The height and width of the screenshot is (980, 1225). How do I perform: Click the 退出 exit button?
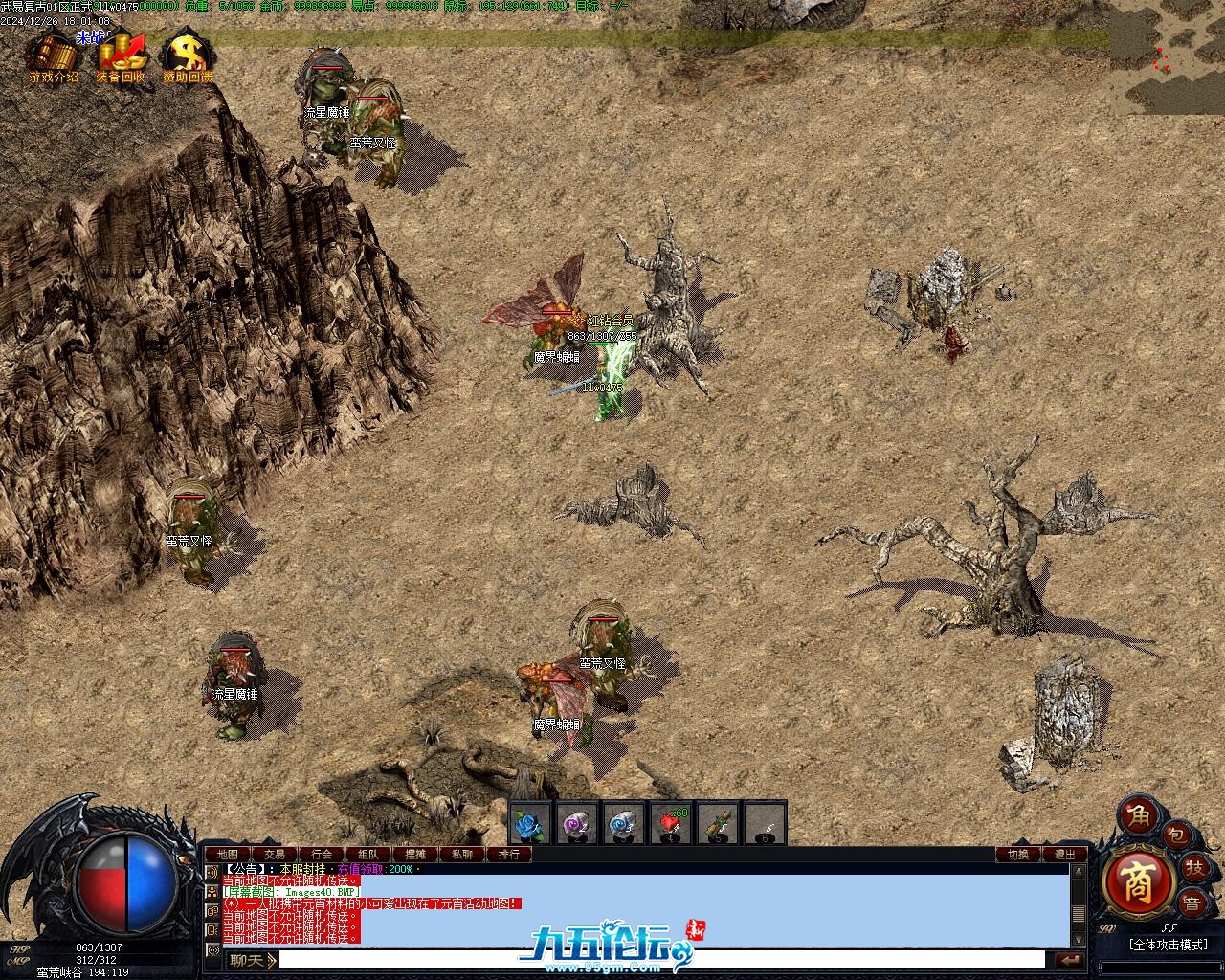[x=1065, y=855]
